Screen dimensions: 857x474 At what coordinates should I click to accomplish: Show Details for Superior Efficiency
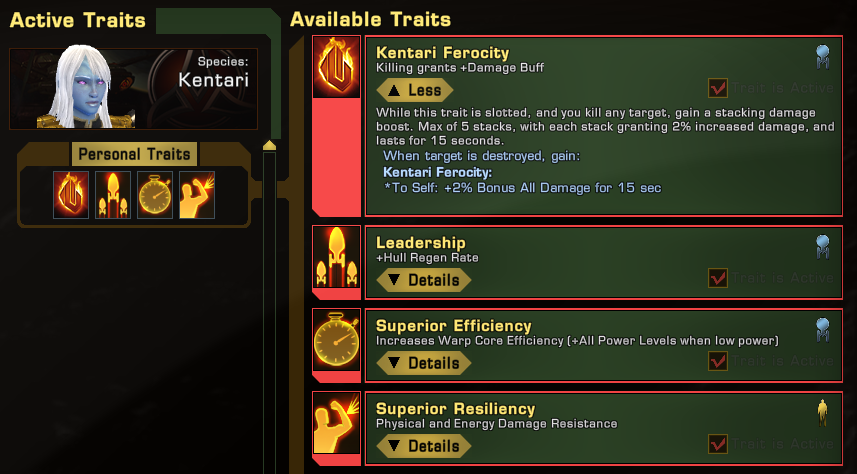tap(424, 363)
